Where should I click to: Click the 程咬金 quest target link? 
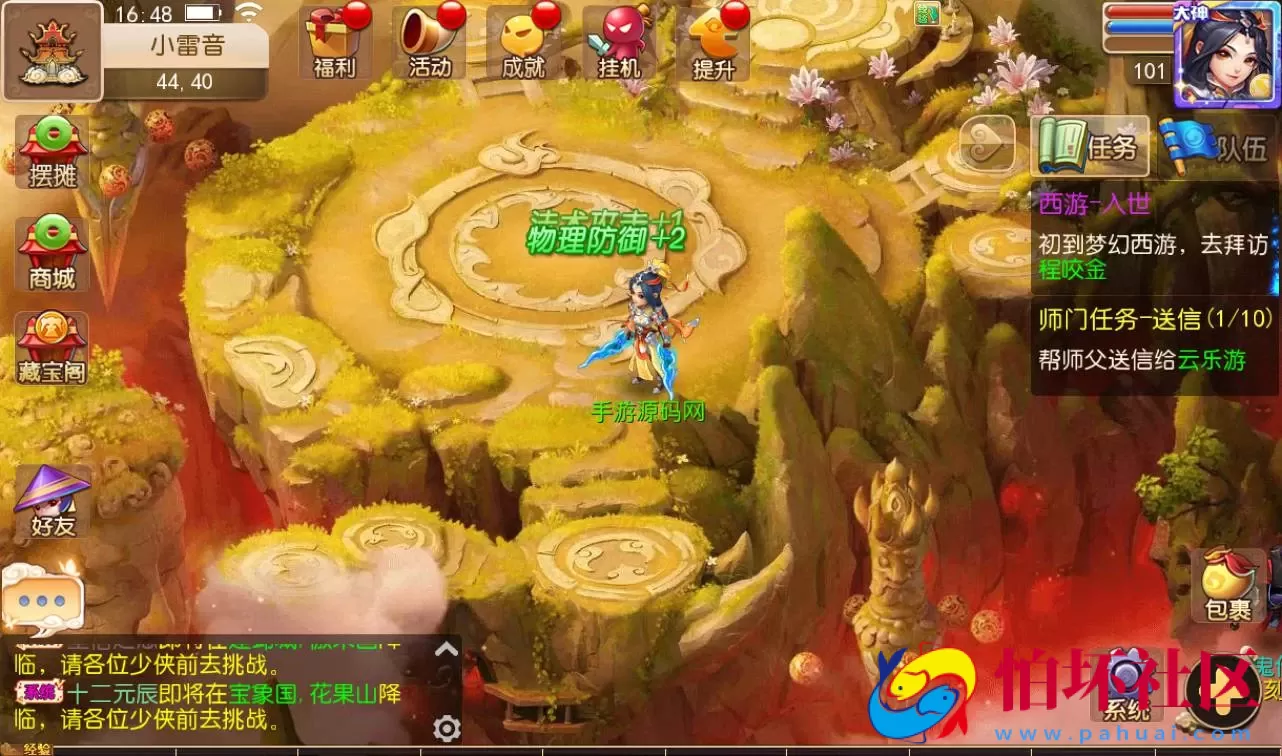[x=1073, y=270]
